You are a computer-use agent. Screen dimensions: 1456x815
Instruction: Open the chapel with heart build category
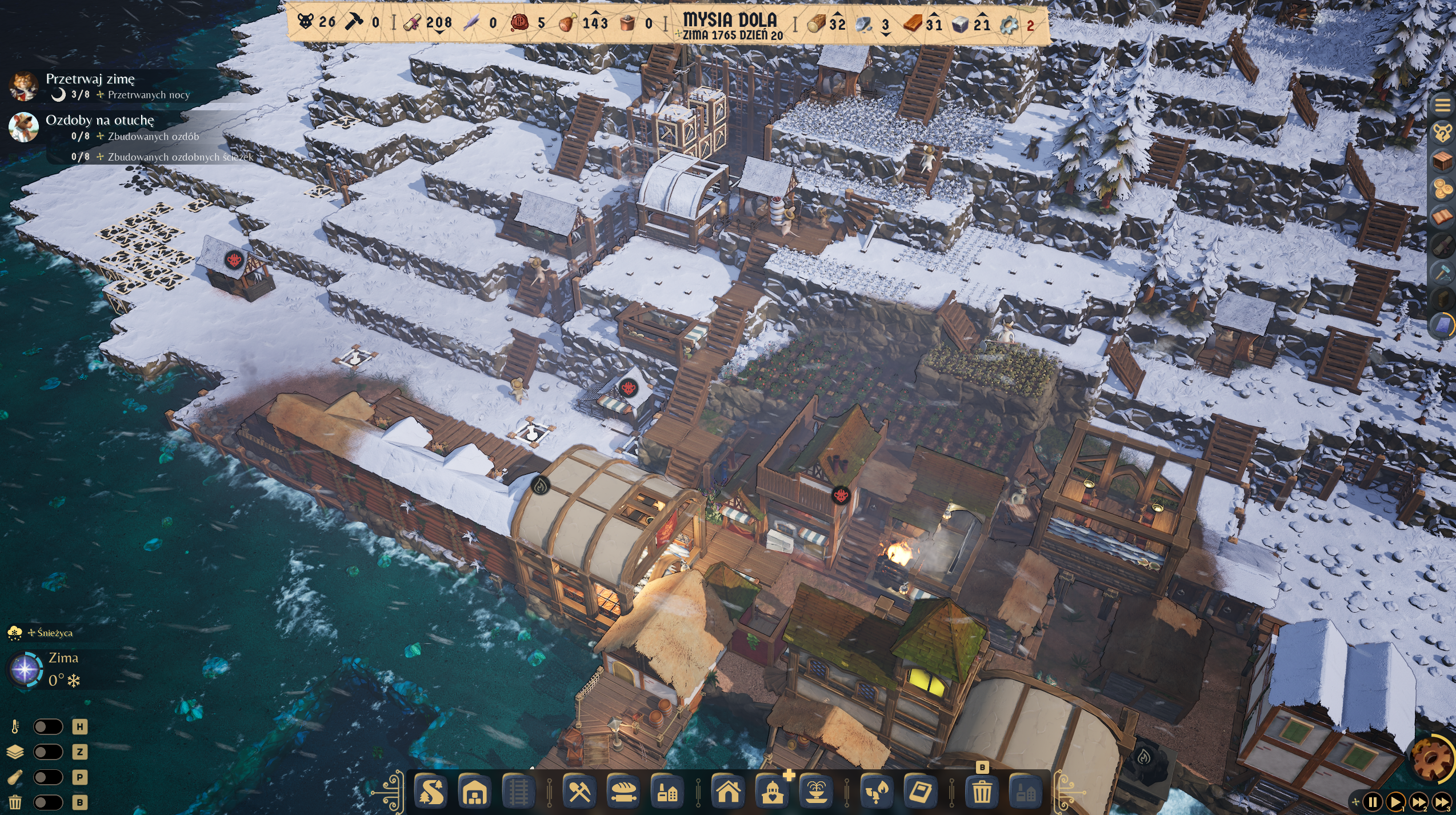[773, 792]
